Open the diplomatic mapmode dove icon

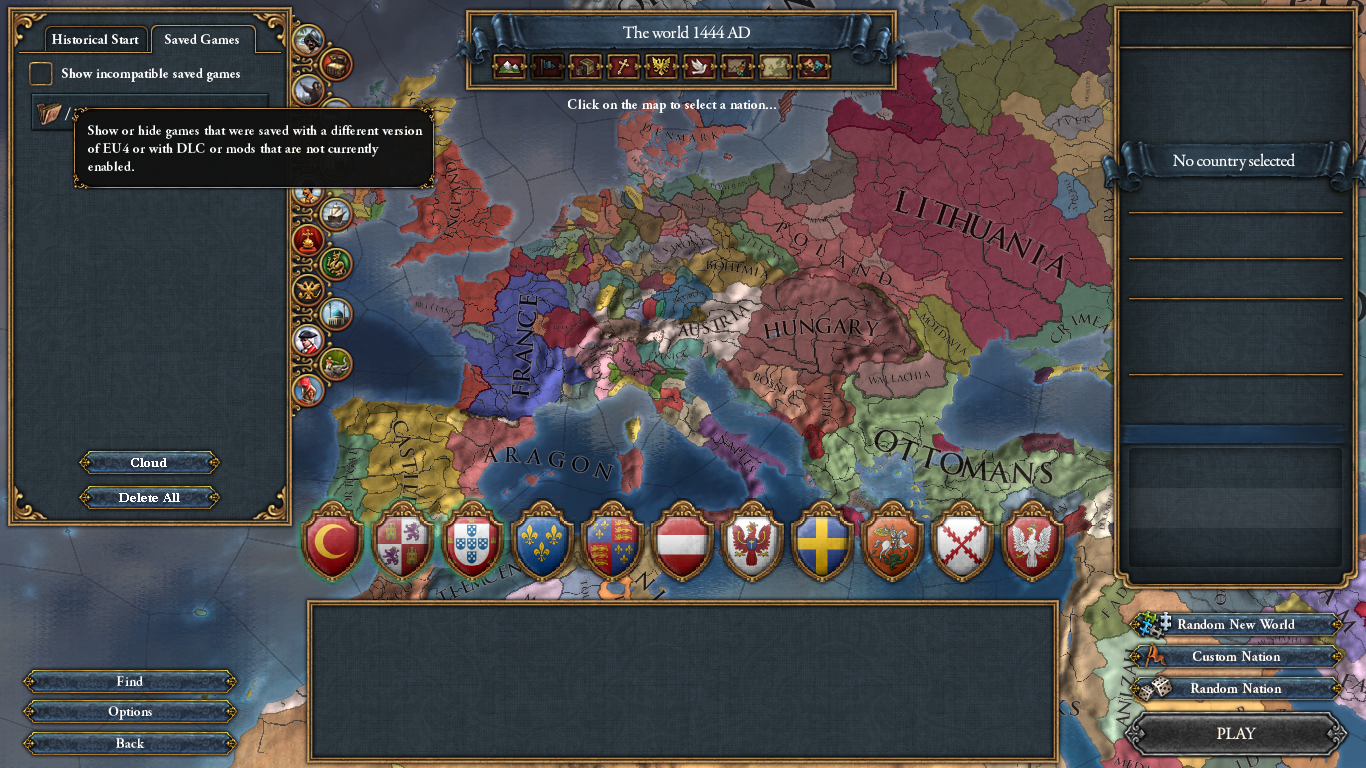point(700,66)
